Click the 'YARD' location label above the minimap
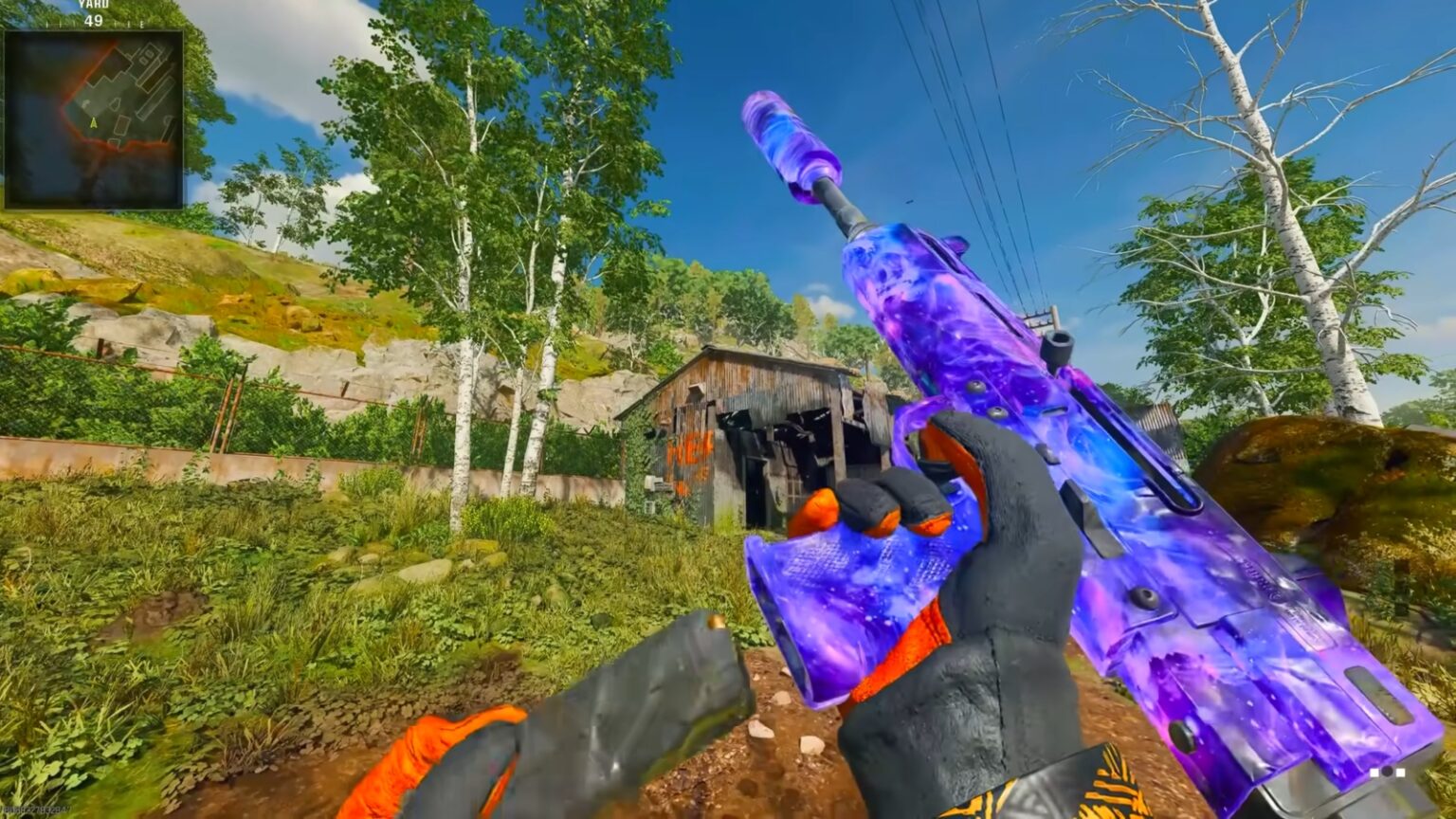Screen dimensions: 1456x819 point(94,5)
